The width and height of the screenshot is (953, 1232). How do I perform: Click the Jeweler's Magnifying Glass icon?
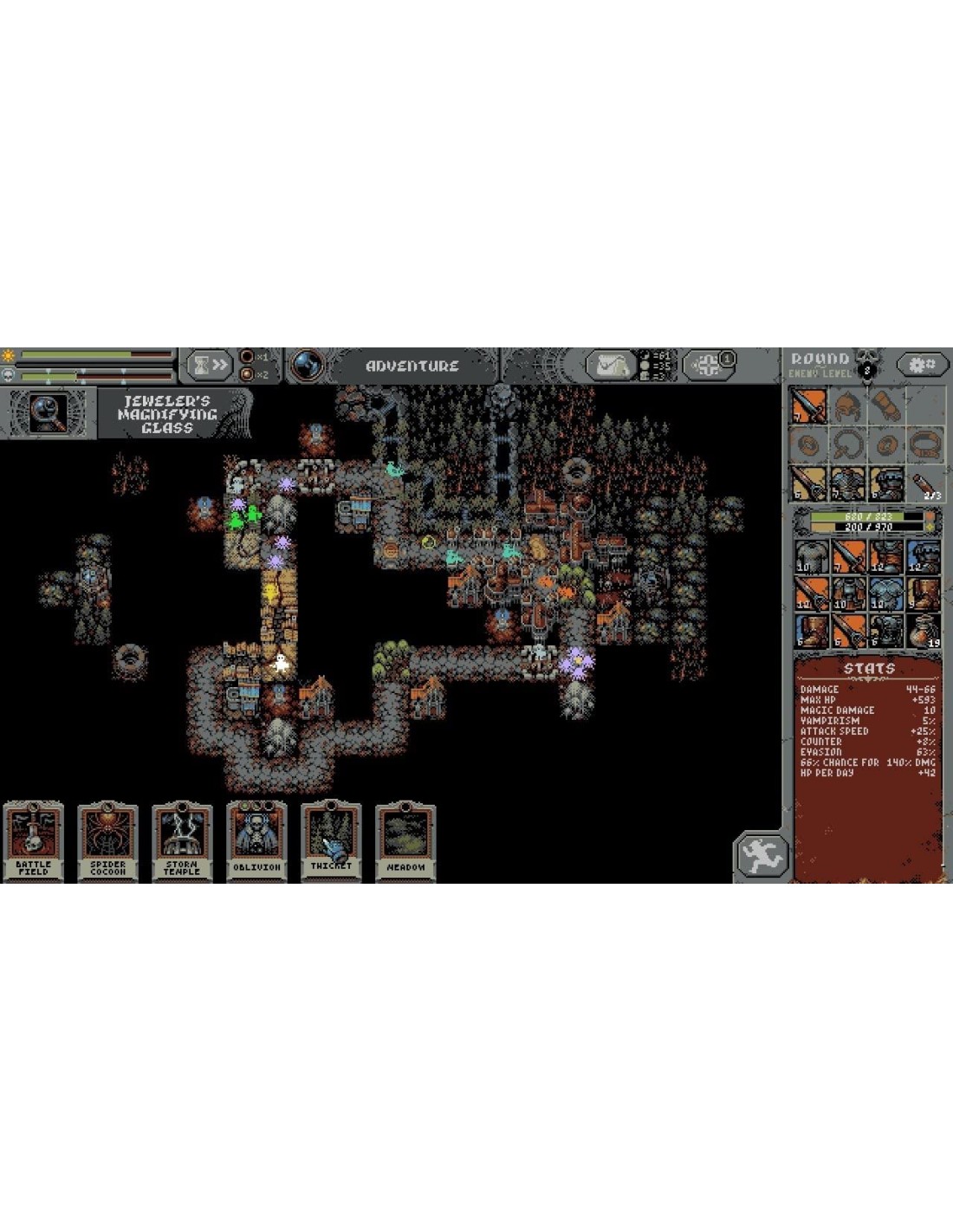48,413
